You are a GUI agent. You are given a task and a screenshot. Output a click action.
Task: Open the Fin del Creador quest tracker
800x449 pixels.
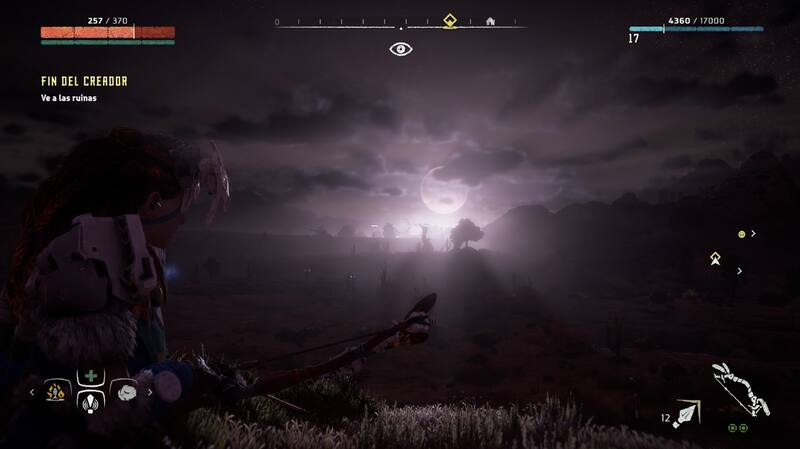tap(84, 81)
